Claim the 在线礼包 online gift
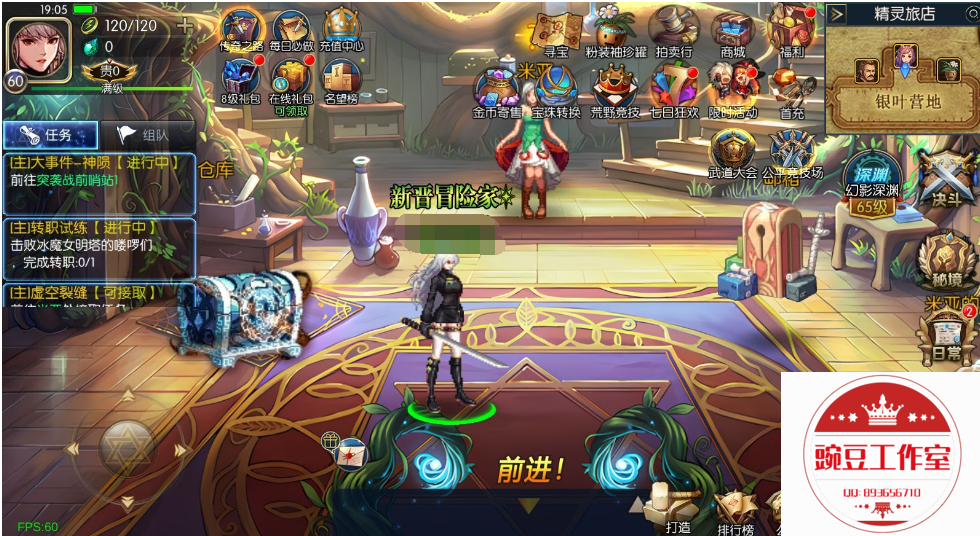The height and width of the screenshot is (536, 980). point(291,80)
